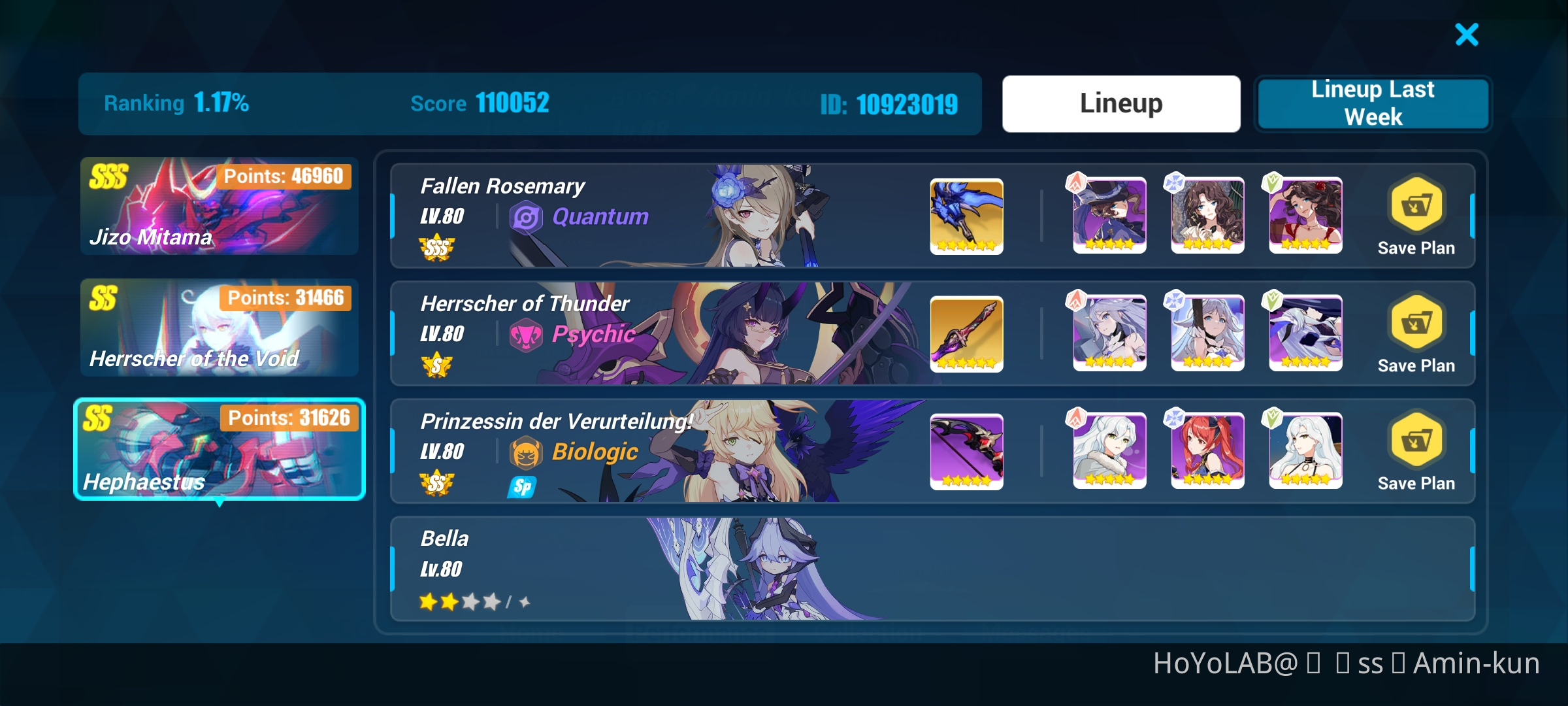The width and height of the screenshot is (1568, 706).
Task: Select the Psychic type icon for Herrscher of Thunder
Action: 527,335
